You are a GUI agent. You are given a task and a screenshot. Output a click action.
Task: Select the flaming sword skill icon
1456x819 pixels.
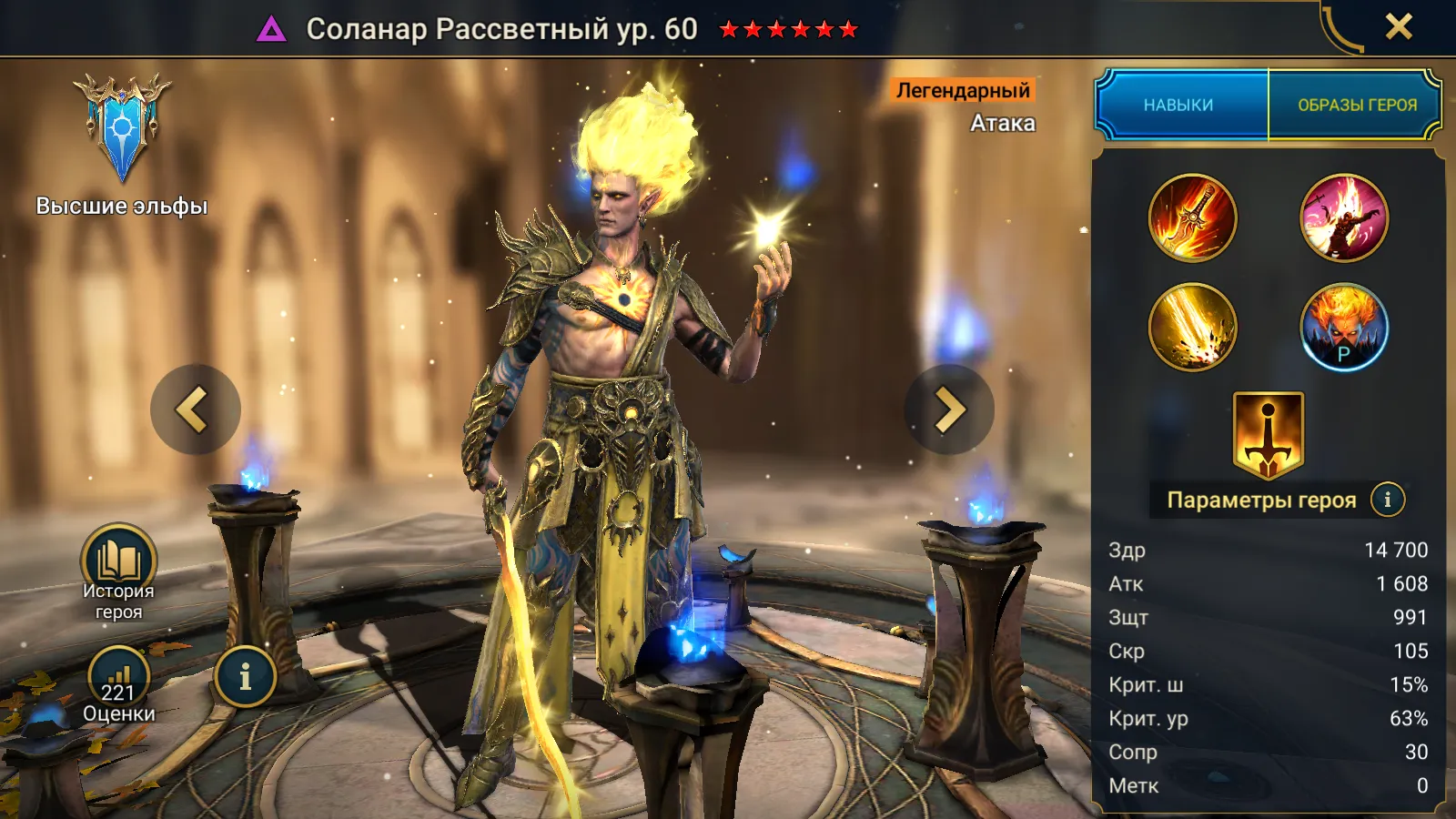pyautogui.click(x=1192, y=218)
